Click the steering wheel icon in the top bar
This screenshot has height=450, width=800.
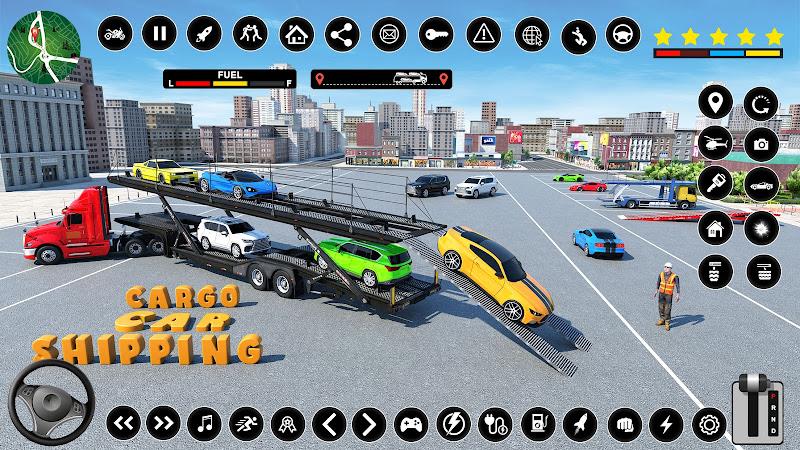[x=624, y=35]
